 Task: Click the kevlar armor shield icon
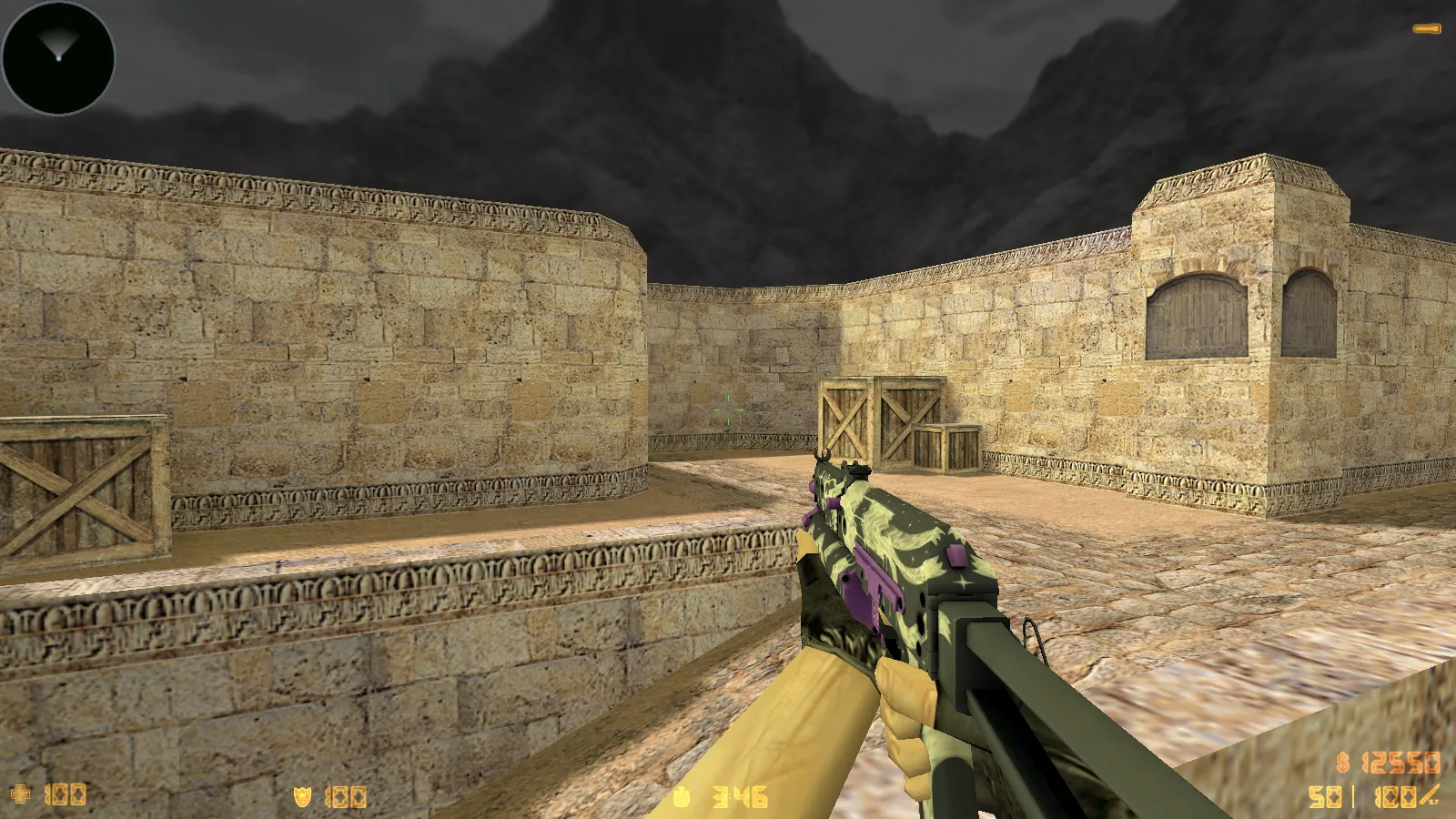(x=302, y=797)
